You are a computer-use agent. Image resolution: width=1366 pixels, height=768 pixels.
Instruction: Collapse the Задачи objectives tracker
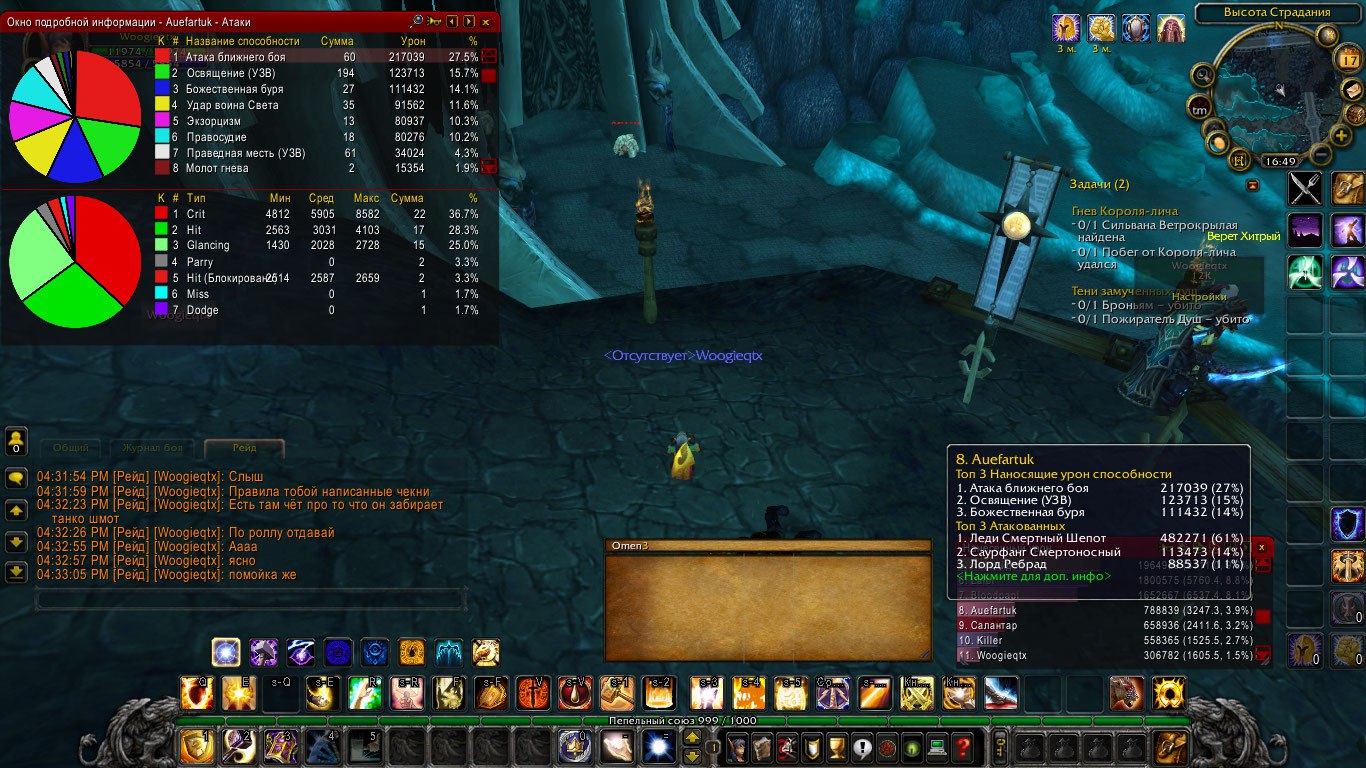click(x=1252, y=185)
